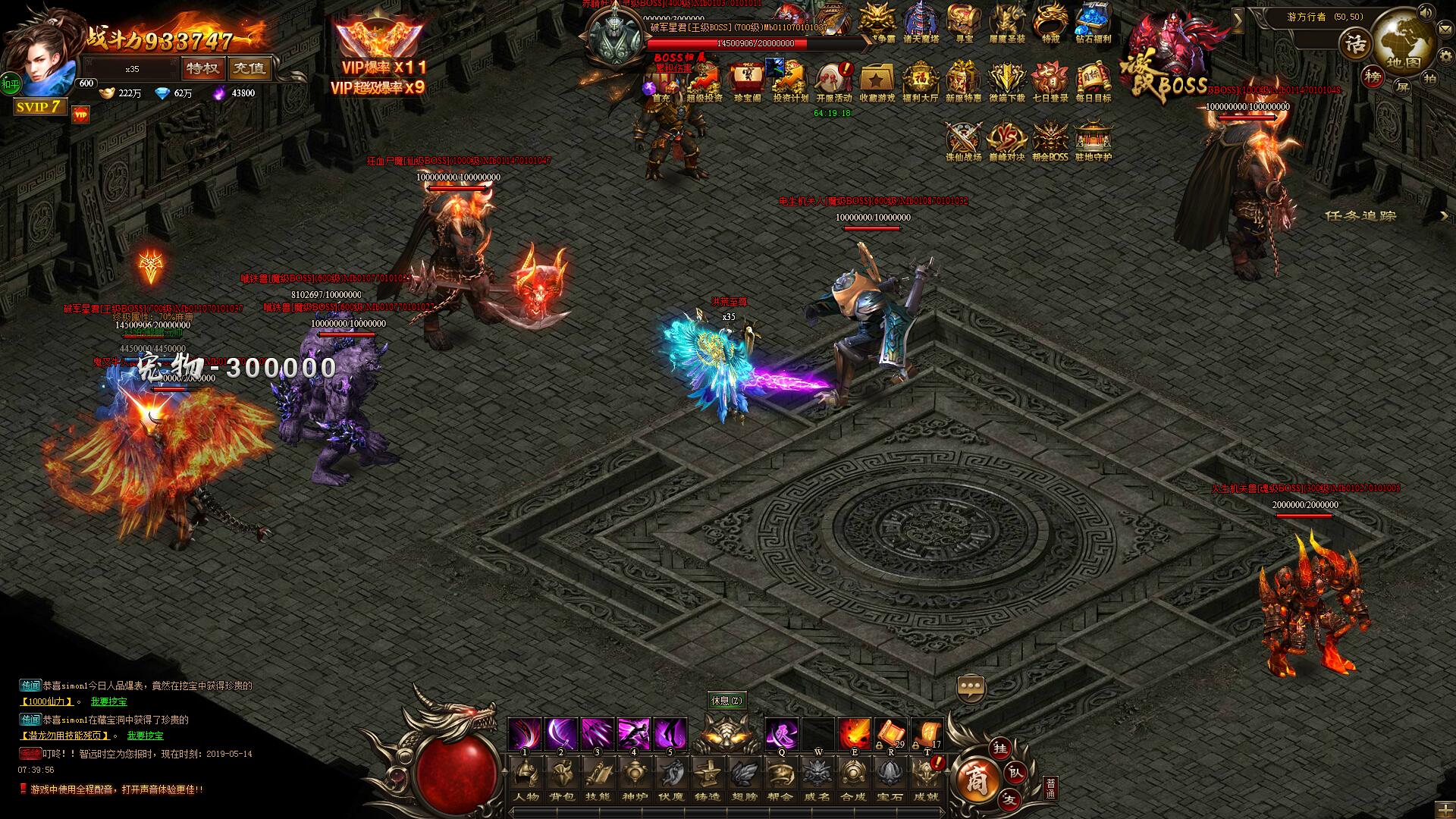Open the 人物 character panel
Image resolution: width=1456 pixels, height=819 pixels.
click(x=526, y=780)
